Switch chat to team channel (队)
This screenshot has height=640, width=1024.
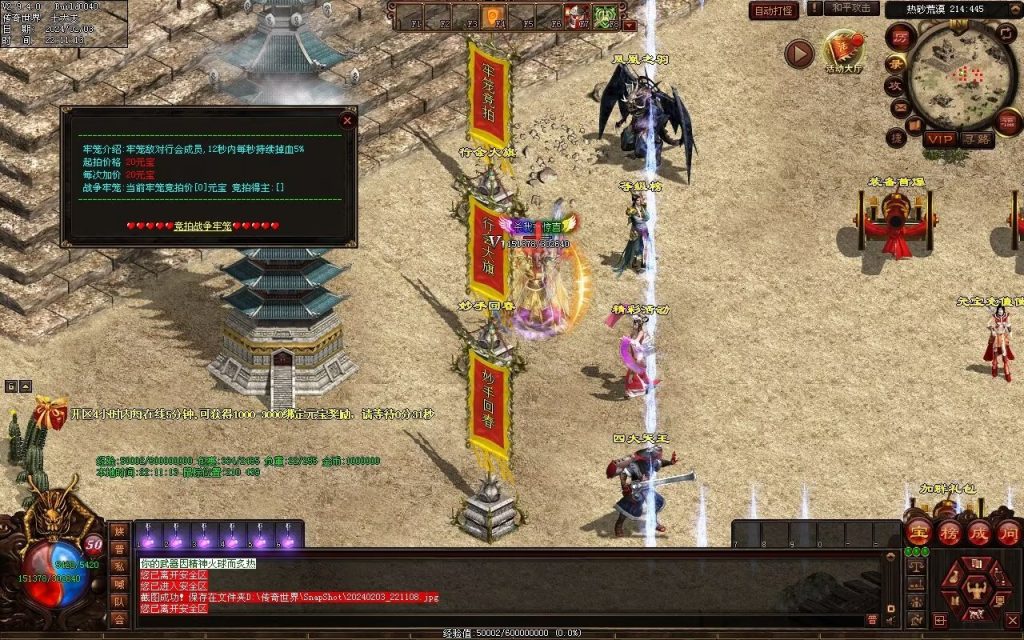point(119,602)
